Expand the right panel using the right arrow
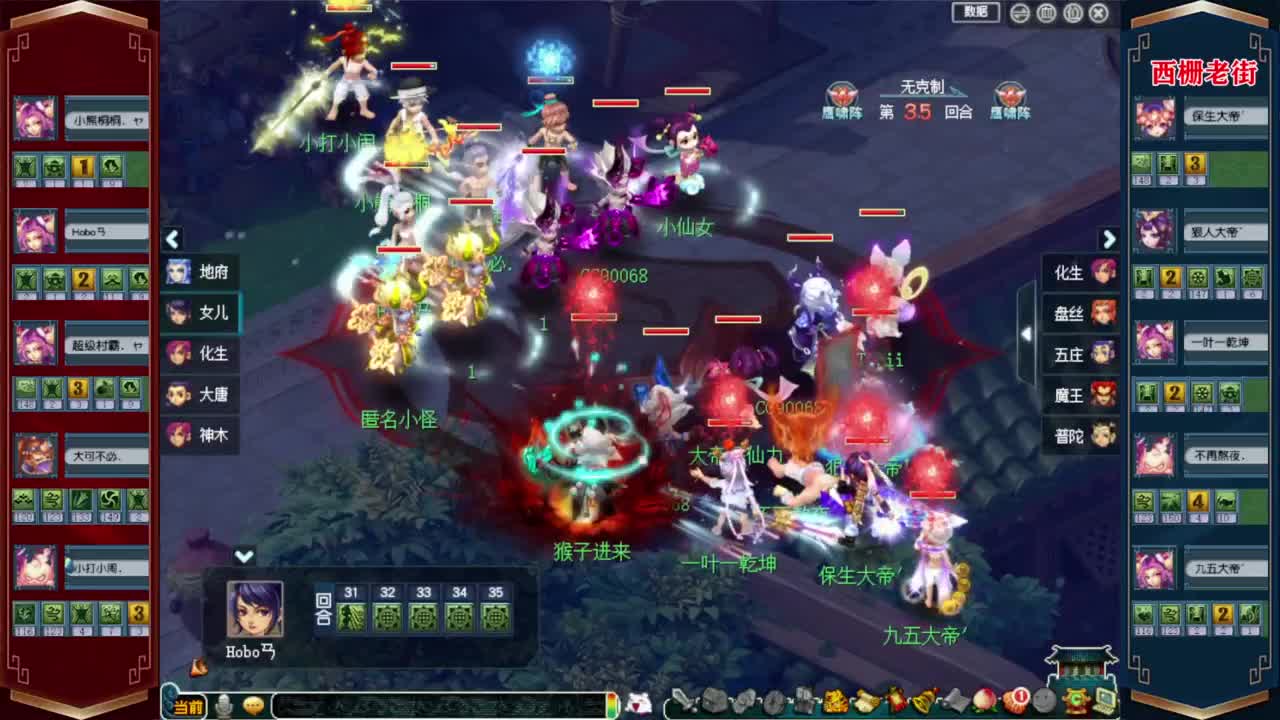The width and height of the screenshot is (1280, 720). [1108, 240]
